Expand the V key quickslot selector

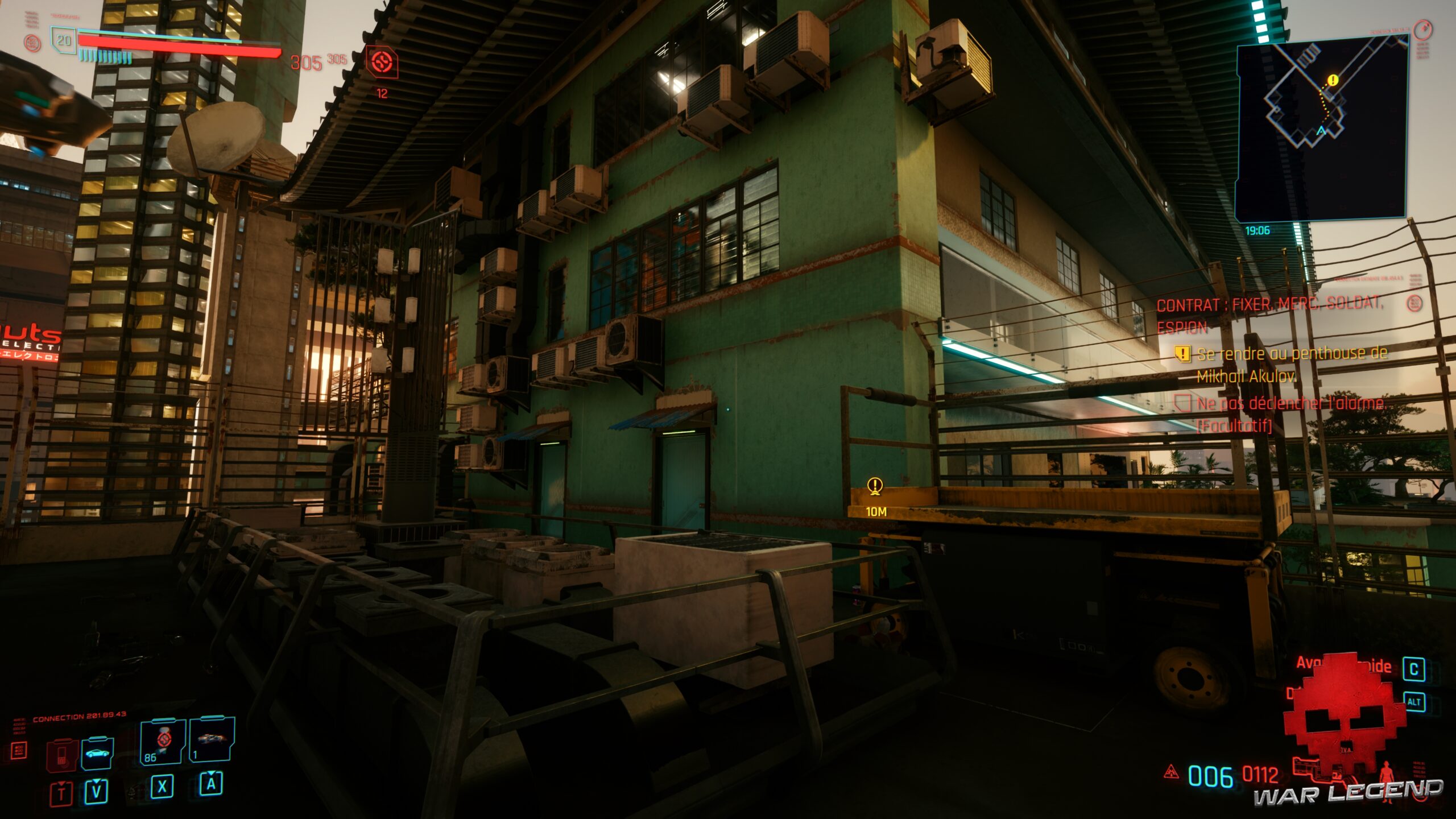click(x=96, y=792)
